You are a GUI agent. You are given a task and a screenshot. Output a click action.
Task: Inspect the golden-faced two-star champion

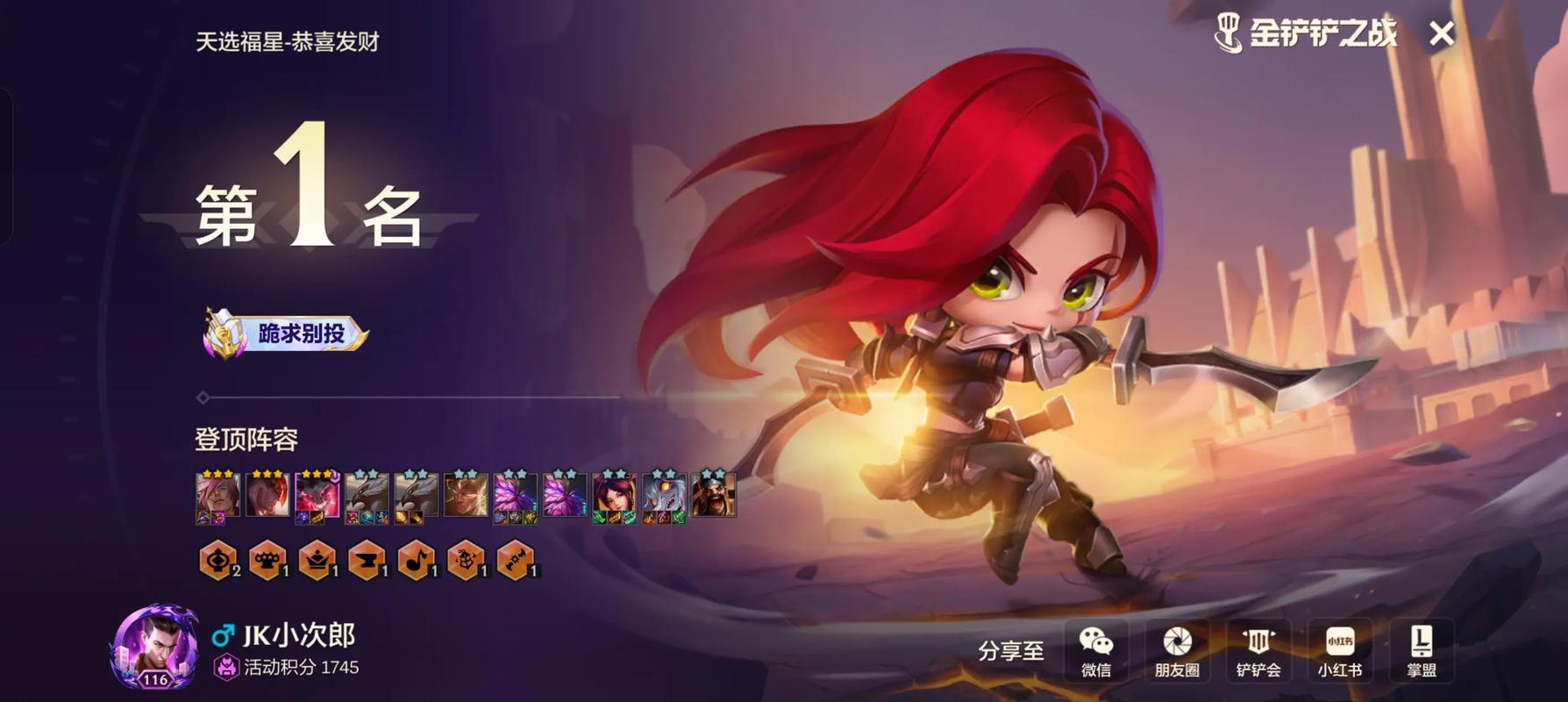(466, 496)
